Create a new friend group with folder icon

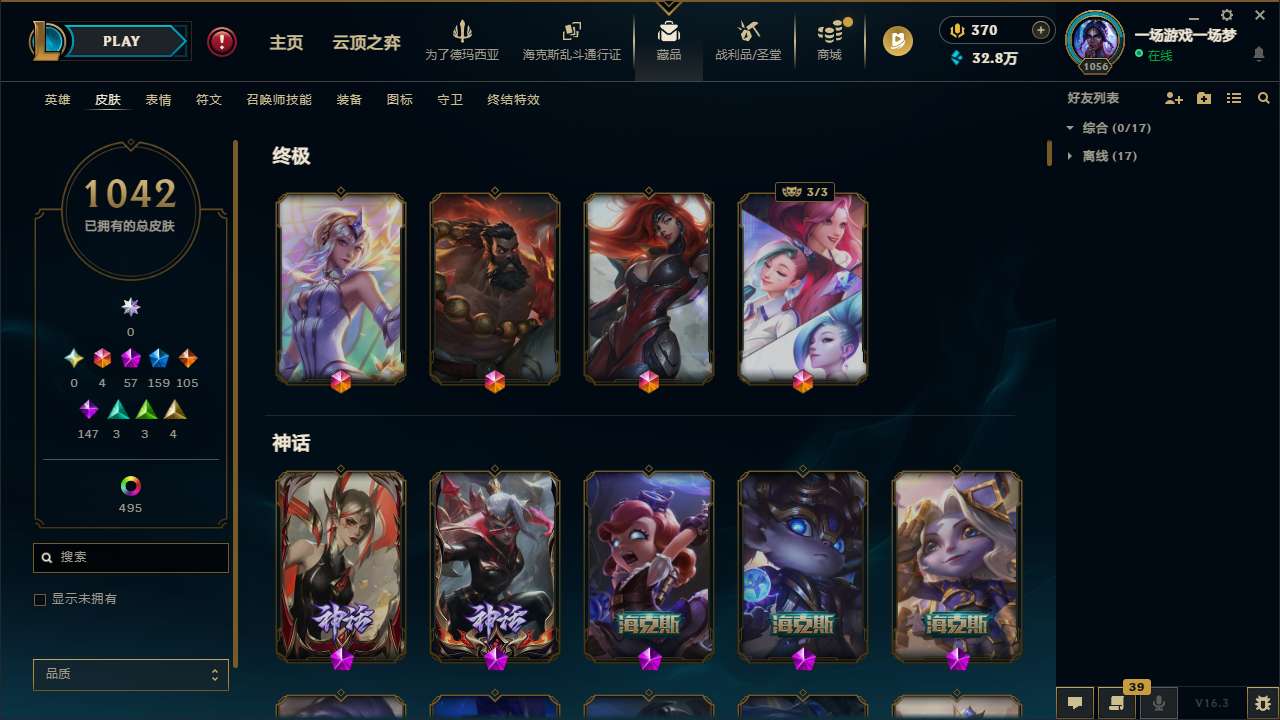(1204, 98)
